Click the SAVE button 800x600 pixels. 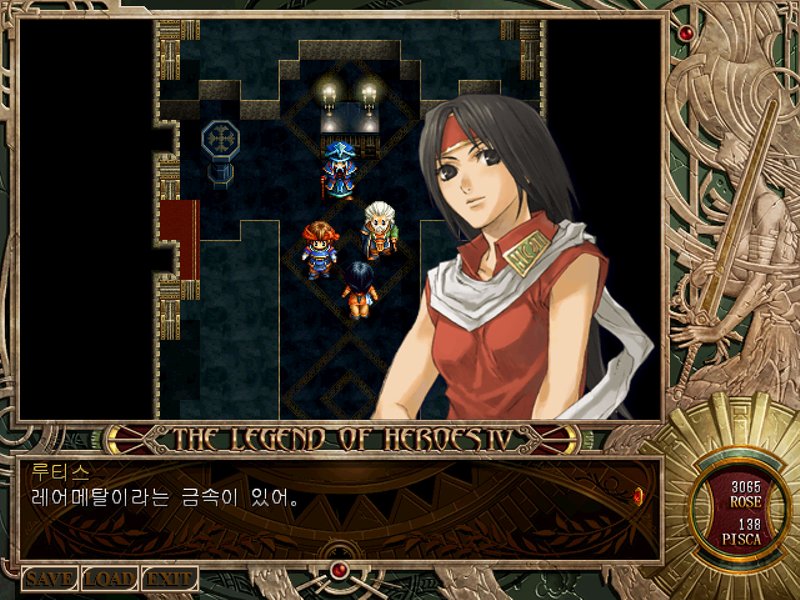(50, 579)
